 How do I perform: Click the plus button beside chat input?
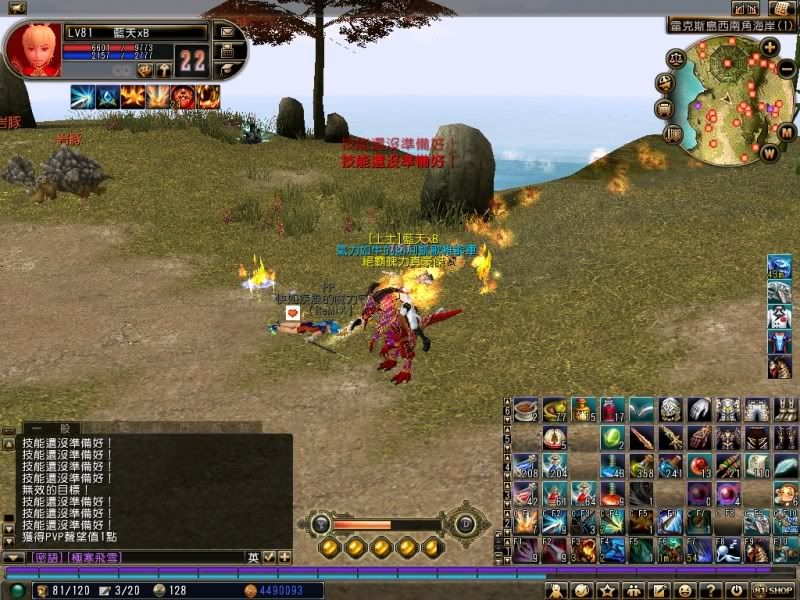(285, 557)
